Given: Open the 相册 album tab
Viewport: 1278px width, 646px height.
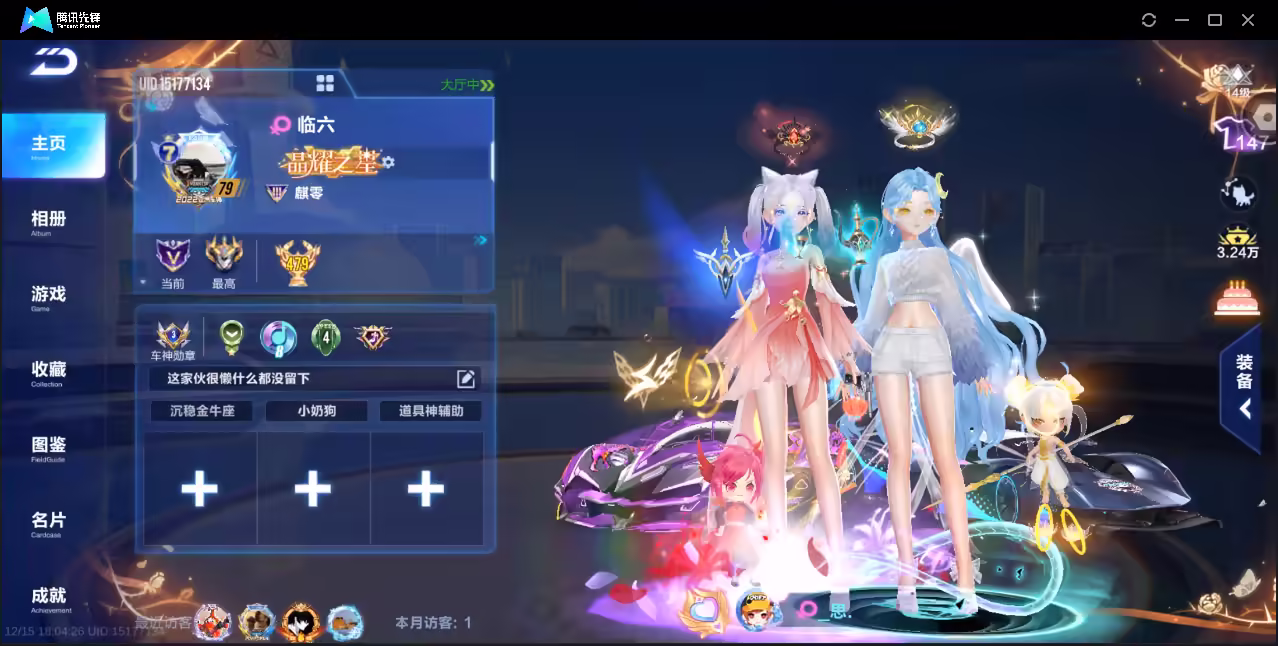Looking at the screenshot, I should [48, 221].
